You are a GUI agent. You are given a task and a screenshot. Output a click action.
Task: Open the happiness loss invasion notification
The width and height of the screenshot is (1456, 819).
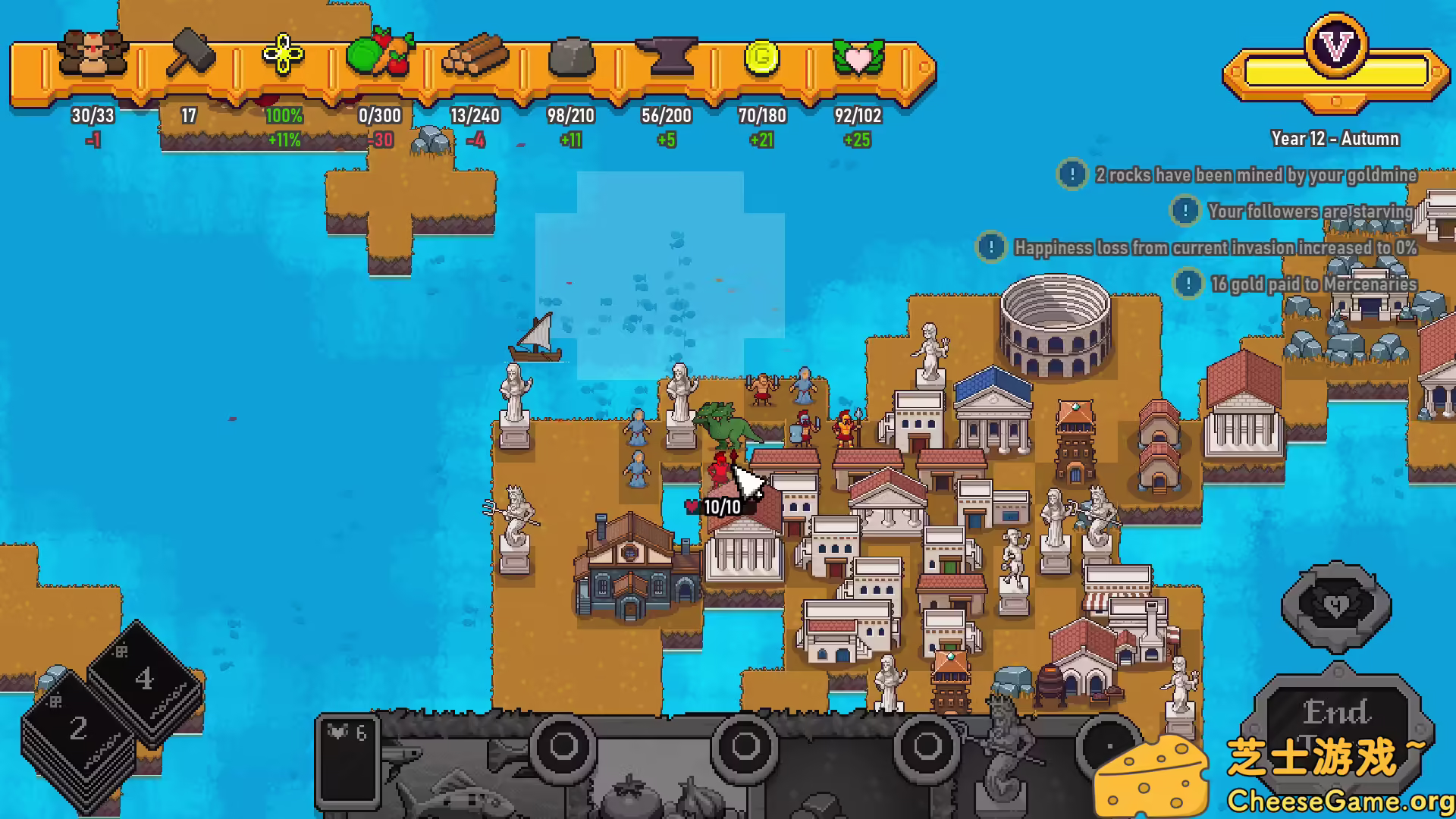[x=1215, y=248]
